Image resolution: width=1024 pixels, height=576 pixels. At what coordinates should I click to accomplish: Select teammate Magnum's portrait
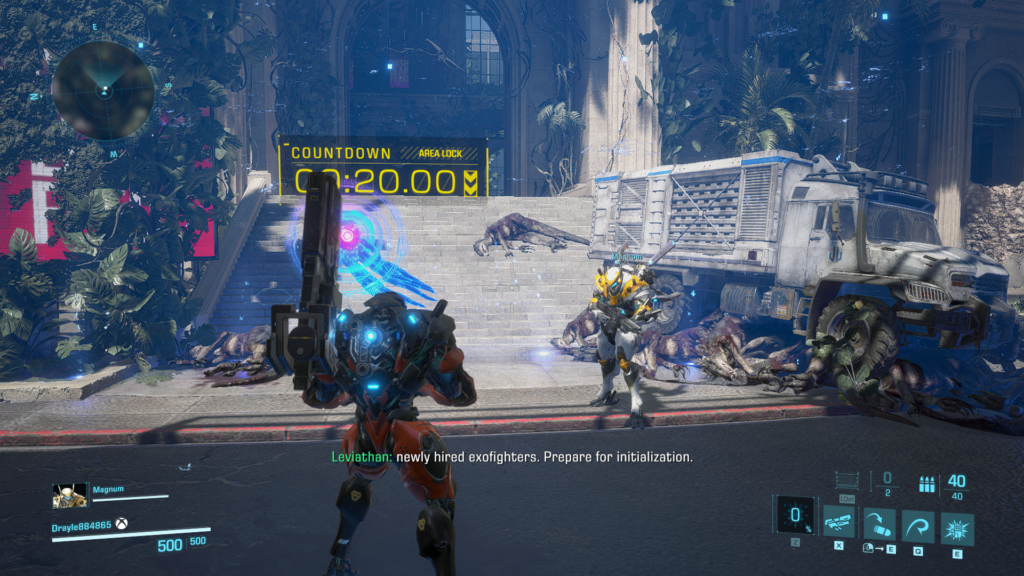68,496
